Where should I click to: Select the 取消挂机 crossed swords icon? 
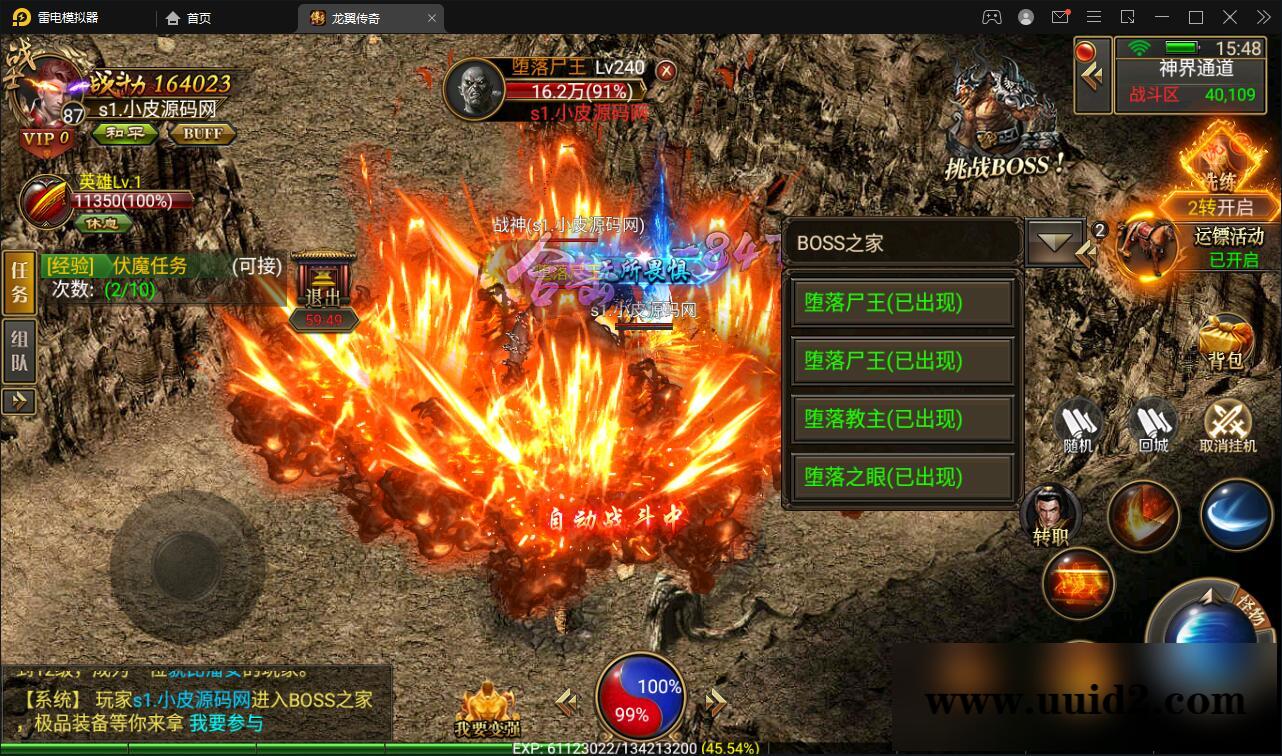[1227, 425]
